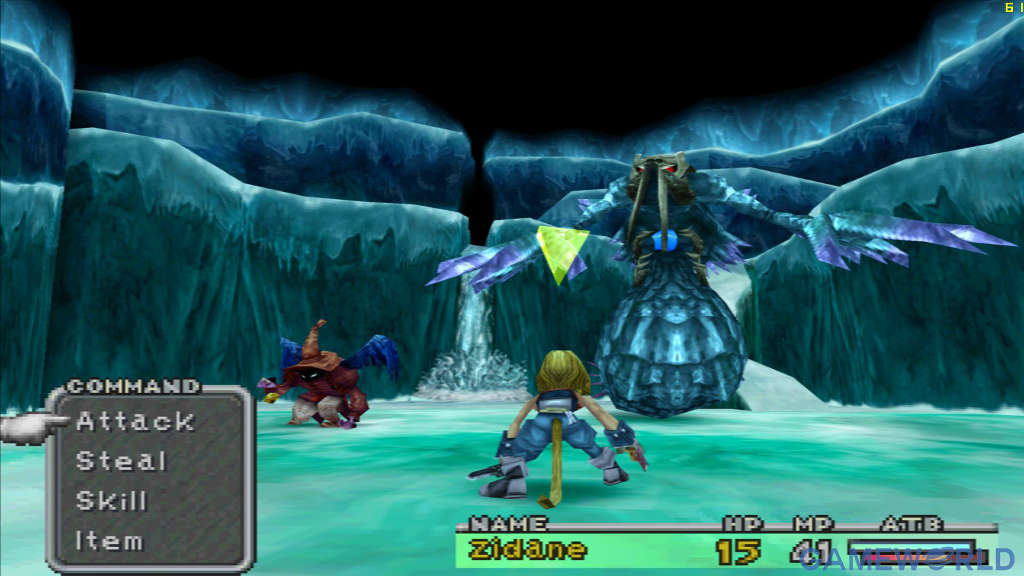Open the Item command
Screen dimensions: 1024x576
point(109,541)
